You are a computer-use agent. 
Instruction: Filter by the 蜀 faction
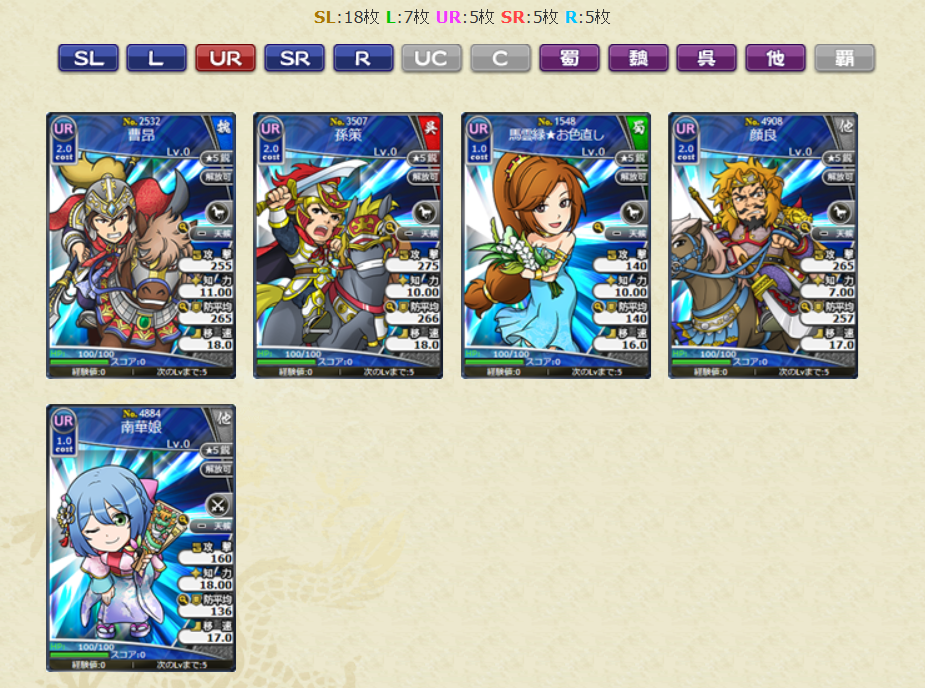[569, 58]
